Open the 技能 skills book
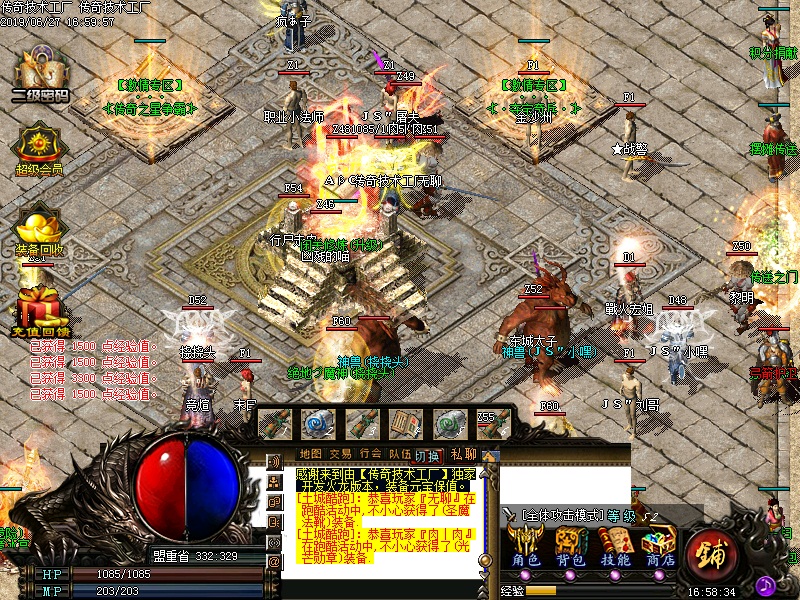The width and height of the screenshot is (800, 600). tap(614, 546)
